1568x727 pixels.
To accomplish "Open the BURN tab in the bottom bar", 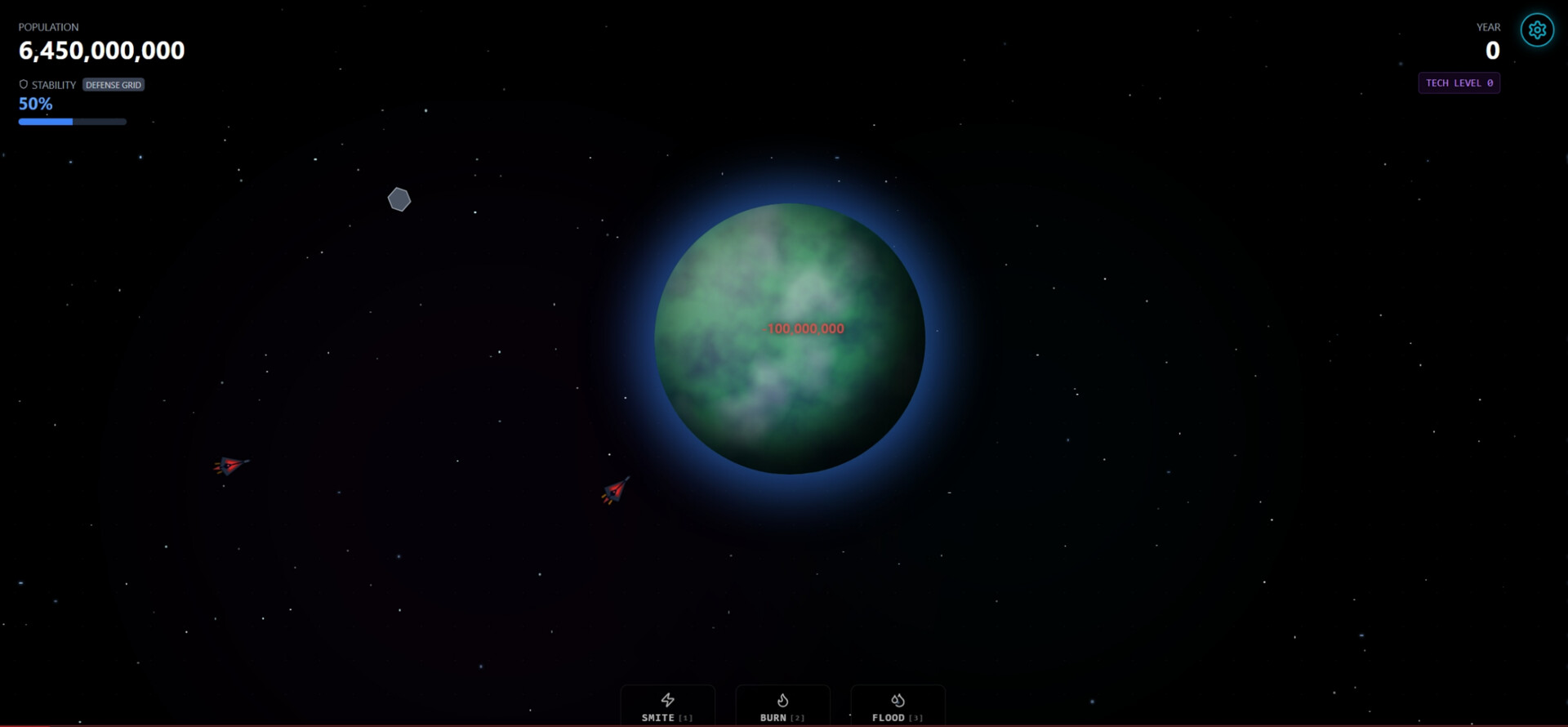I will pos(782,707).
